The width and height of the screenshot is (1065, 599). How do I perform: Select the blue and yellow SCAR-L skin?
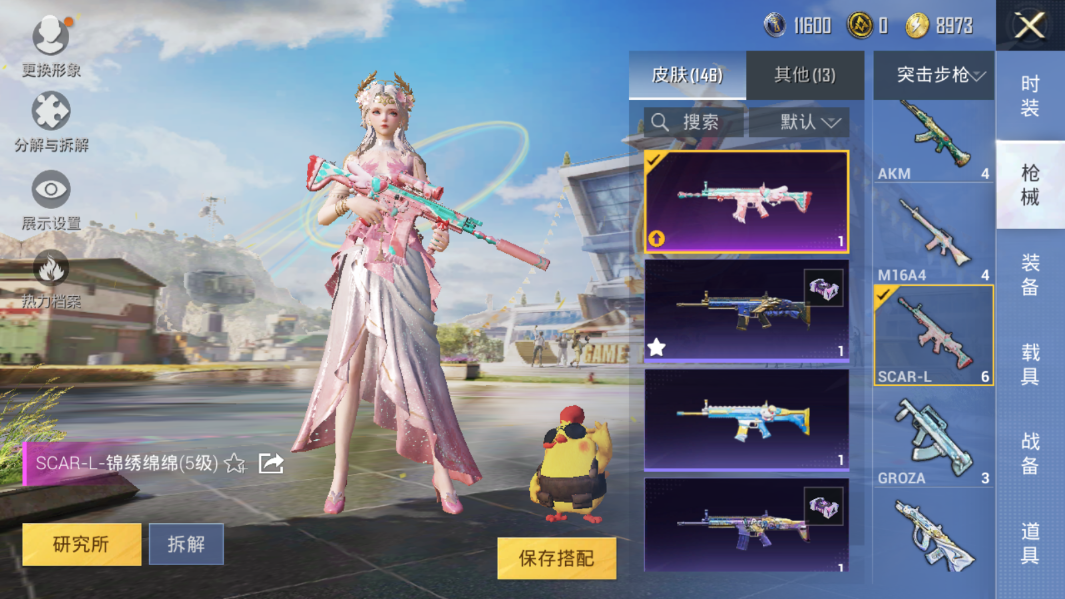click(x=746, y=419)
